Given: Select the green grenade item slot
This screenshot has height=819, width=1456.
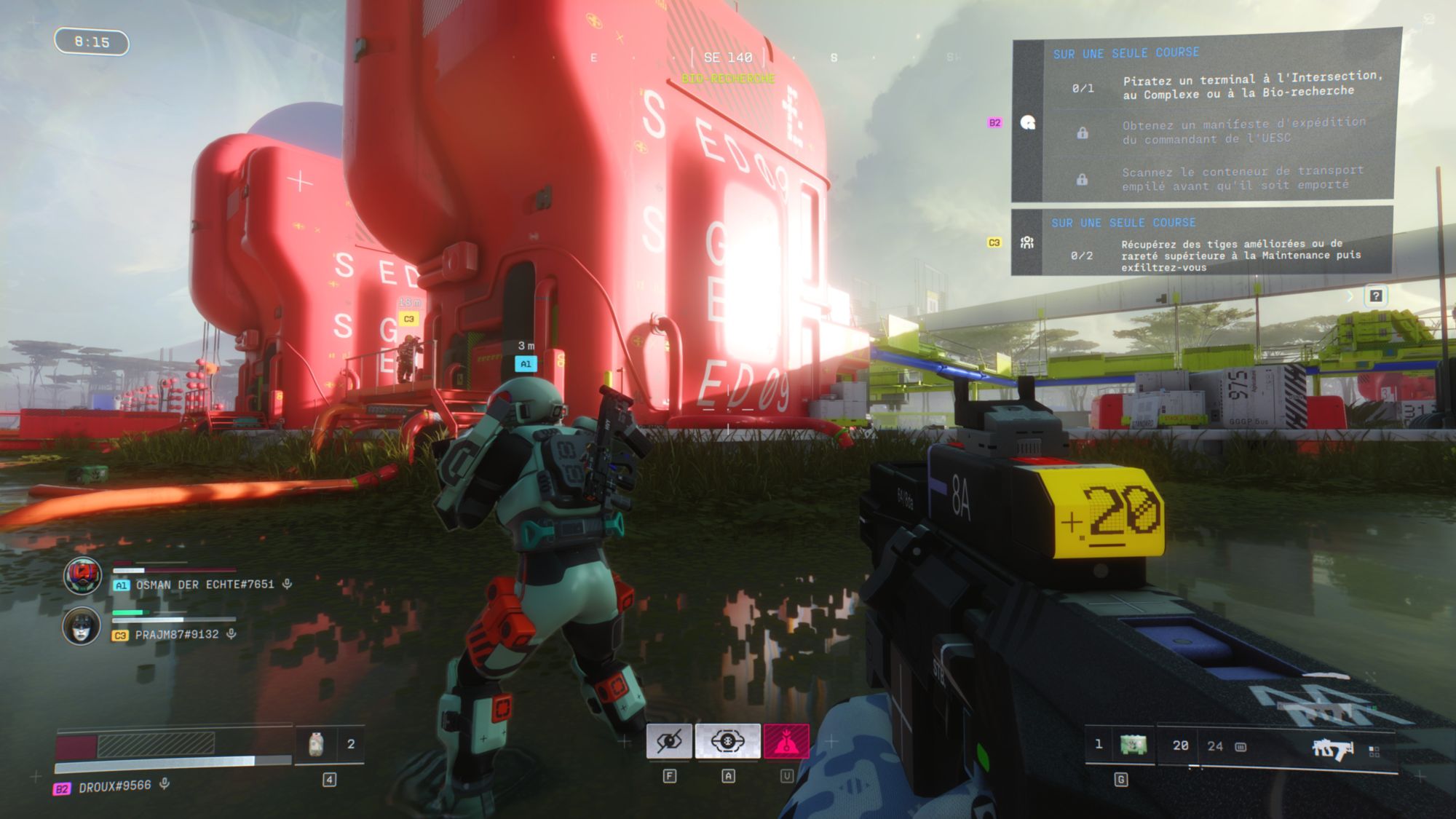Looking at the screenshot, I should [x=1133, y=745].
